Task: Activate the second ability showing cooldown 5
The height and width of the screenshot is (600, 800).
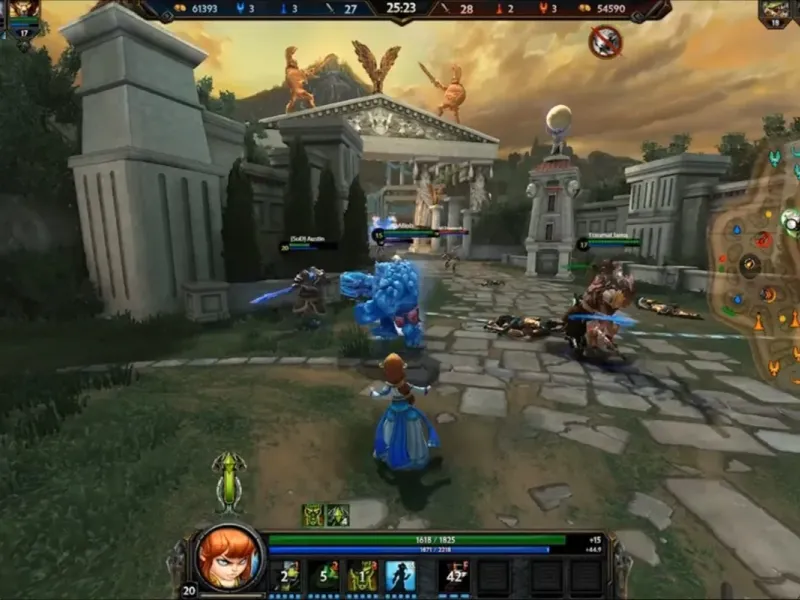Action: [x=324, y=575]
